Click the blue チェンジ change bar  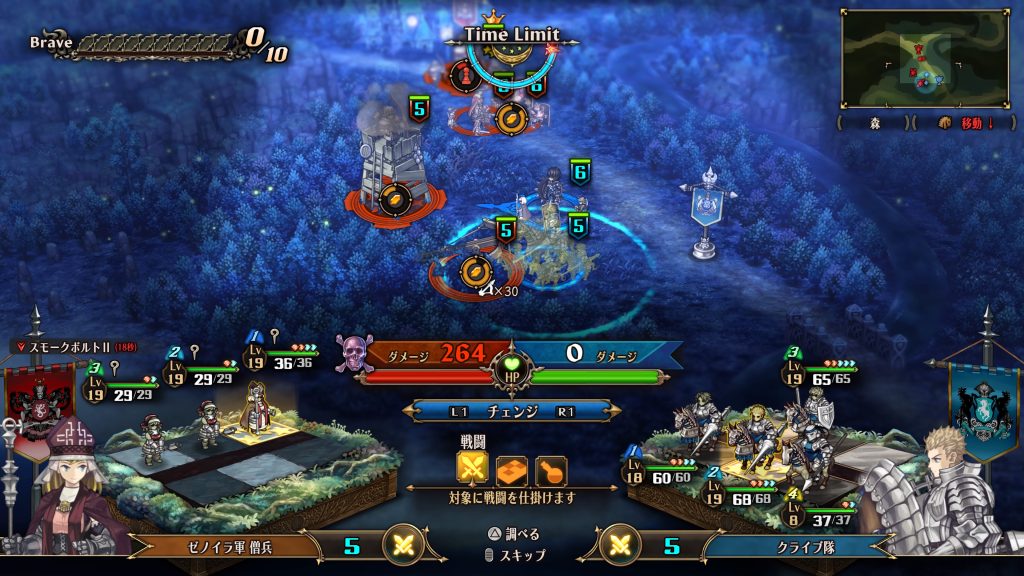pyautogui.click(x=511, y=411)
